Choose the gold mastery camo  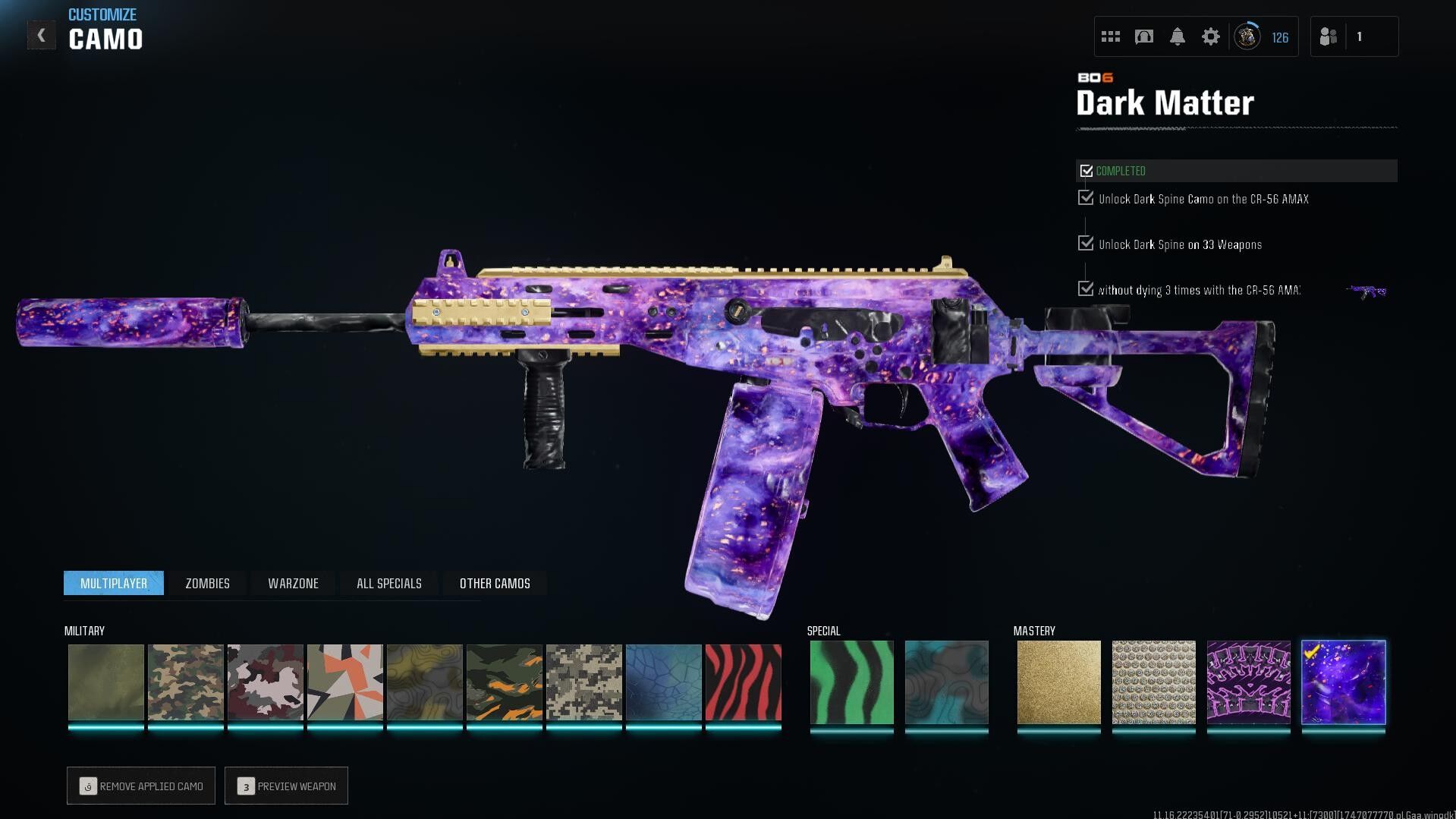coord(1058,682)
